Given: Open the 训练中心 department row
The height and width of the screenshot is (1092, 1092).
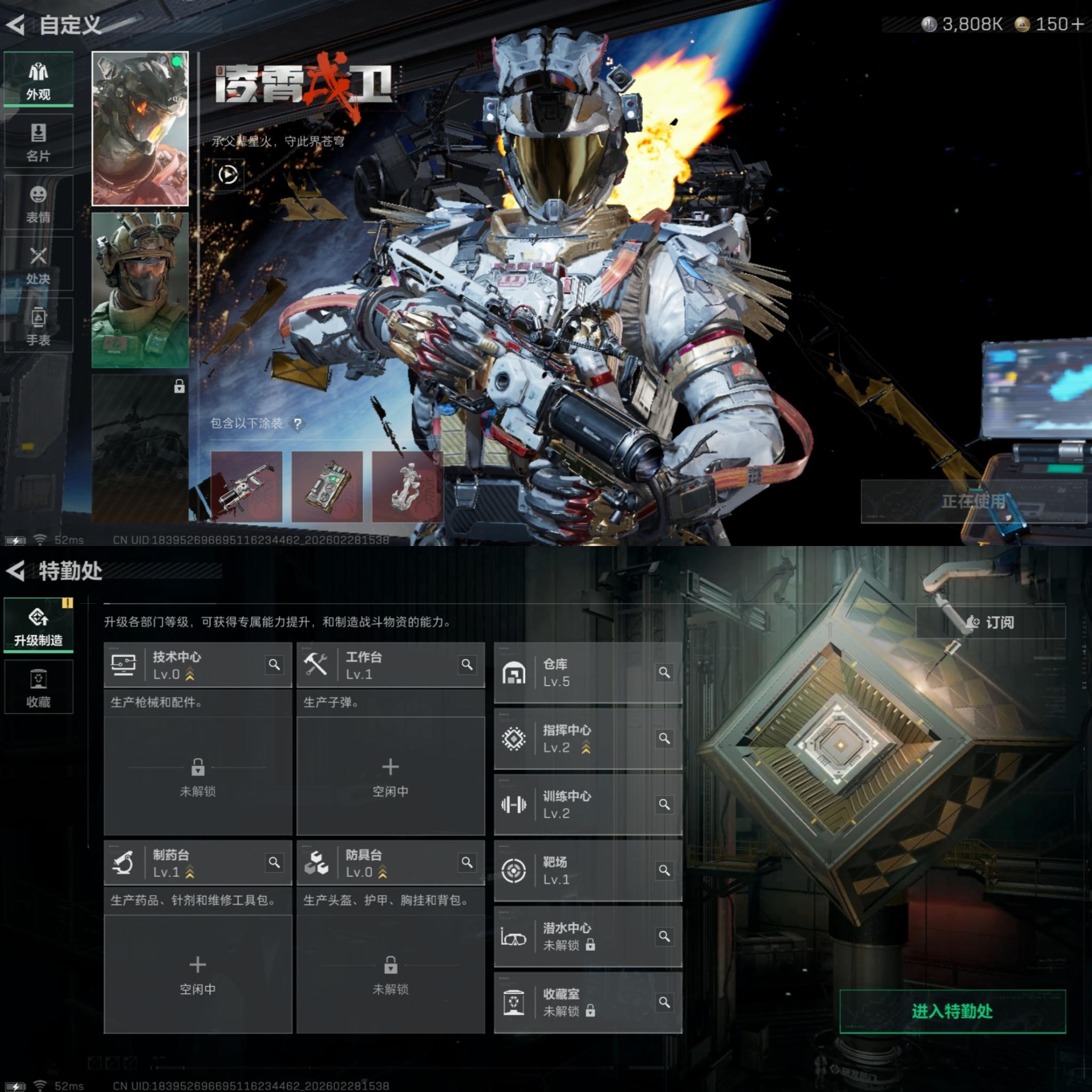Looking at the screenshot, I should 588,804.
